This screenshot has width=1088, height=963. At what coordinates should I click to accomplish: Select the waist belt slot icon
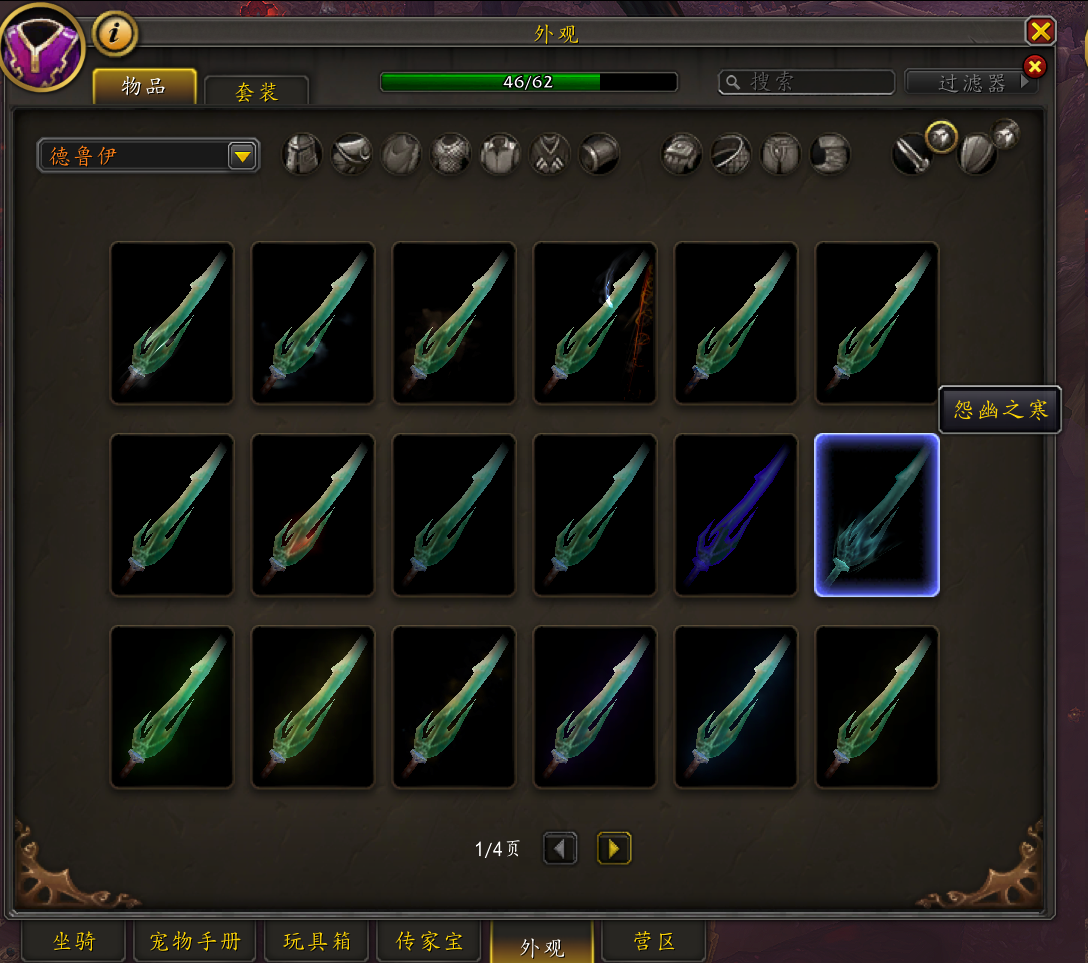tap(731, 155)
